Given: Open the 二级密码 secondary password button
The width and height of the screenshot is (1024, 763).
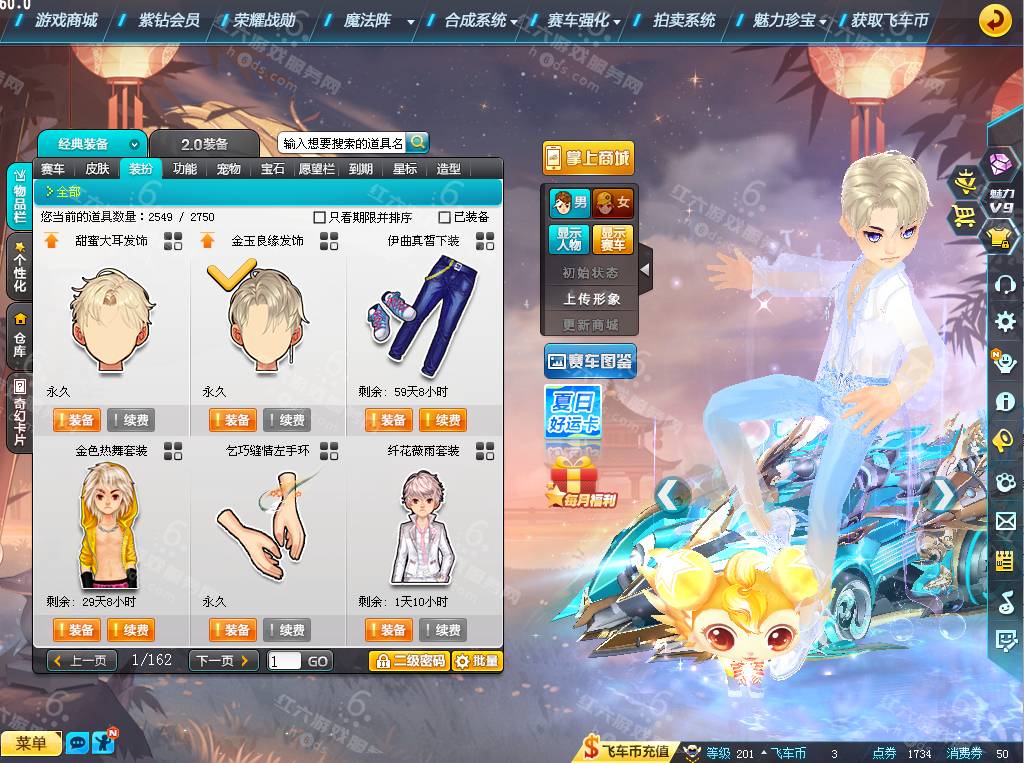Looking at the screenshot, I should [x=408, y=661].
